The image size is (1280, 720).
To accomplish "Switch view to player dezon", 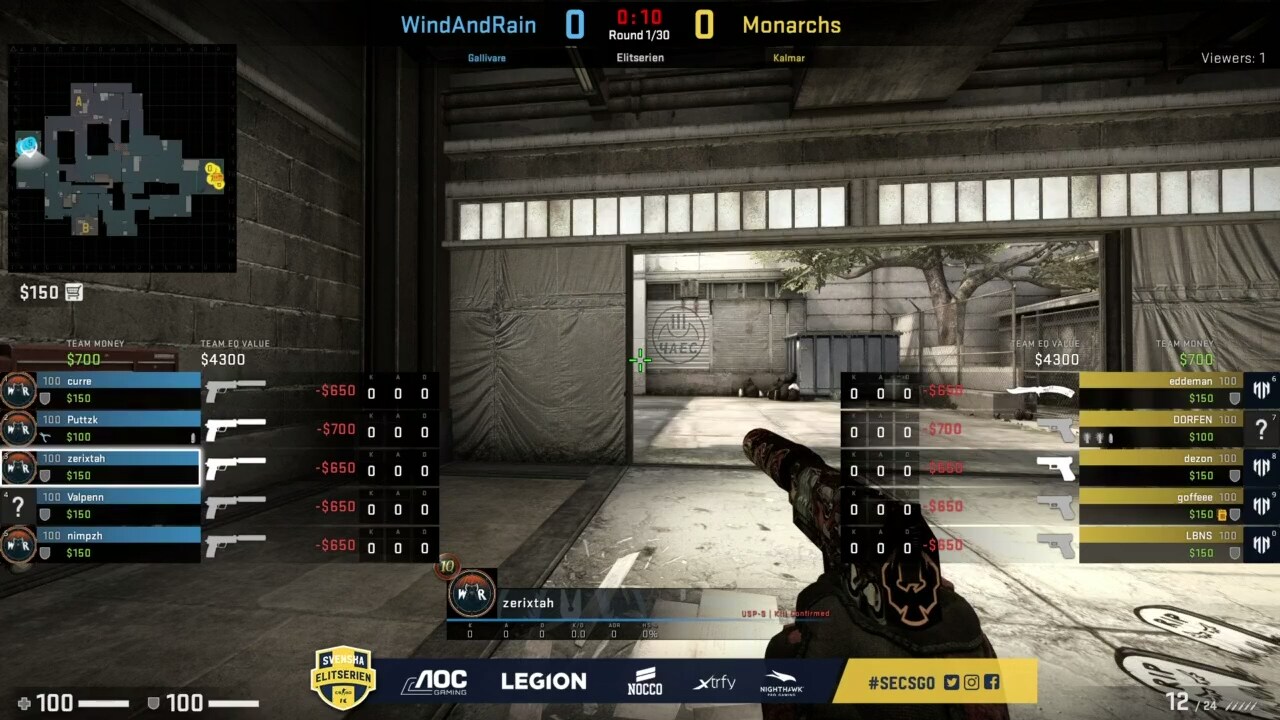I will click(1160, 466).
